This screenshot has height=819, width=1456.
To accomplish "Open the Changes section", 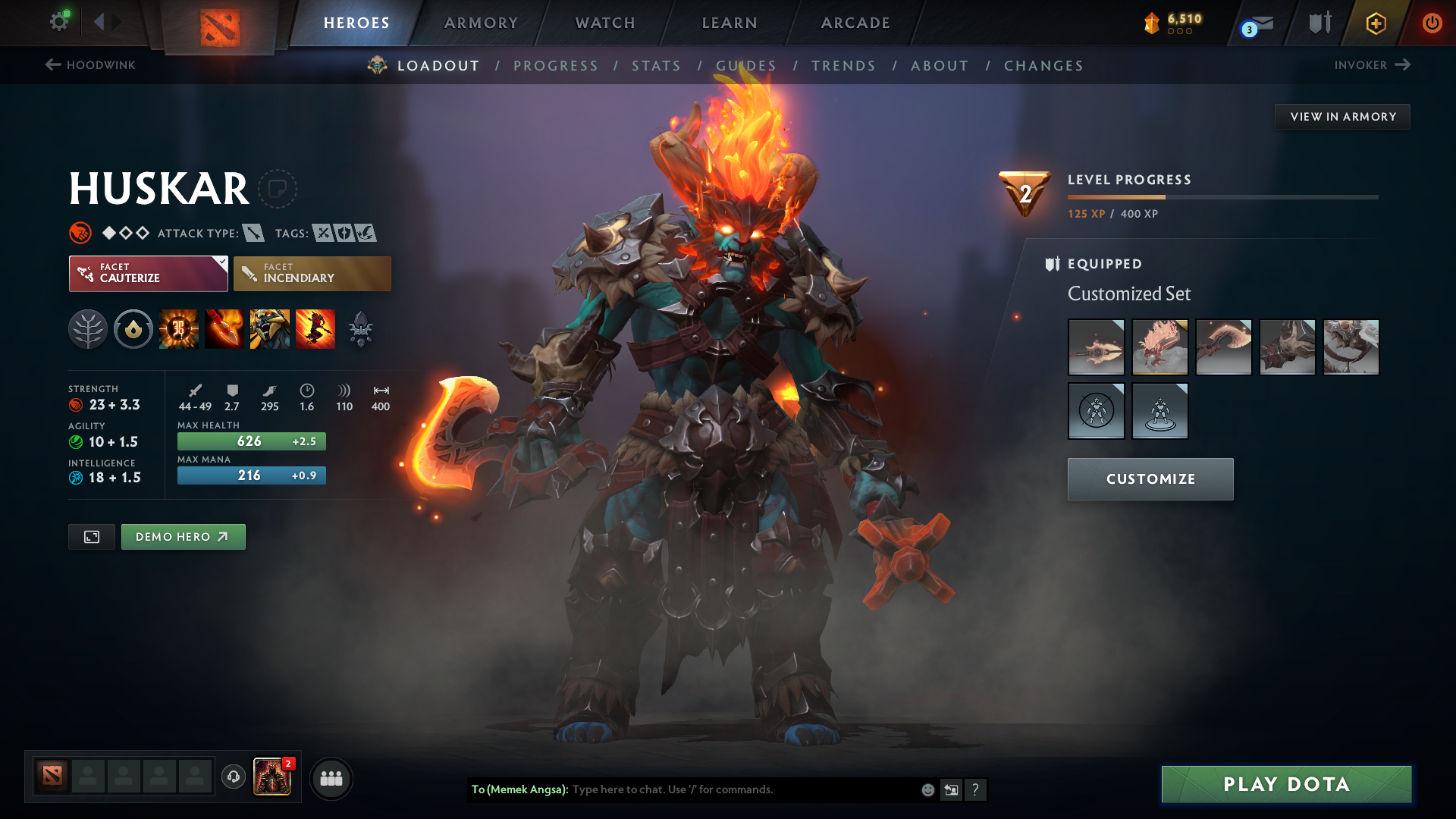I will click(1043, 66).
